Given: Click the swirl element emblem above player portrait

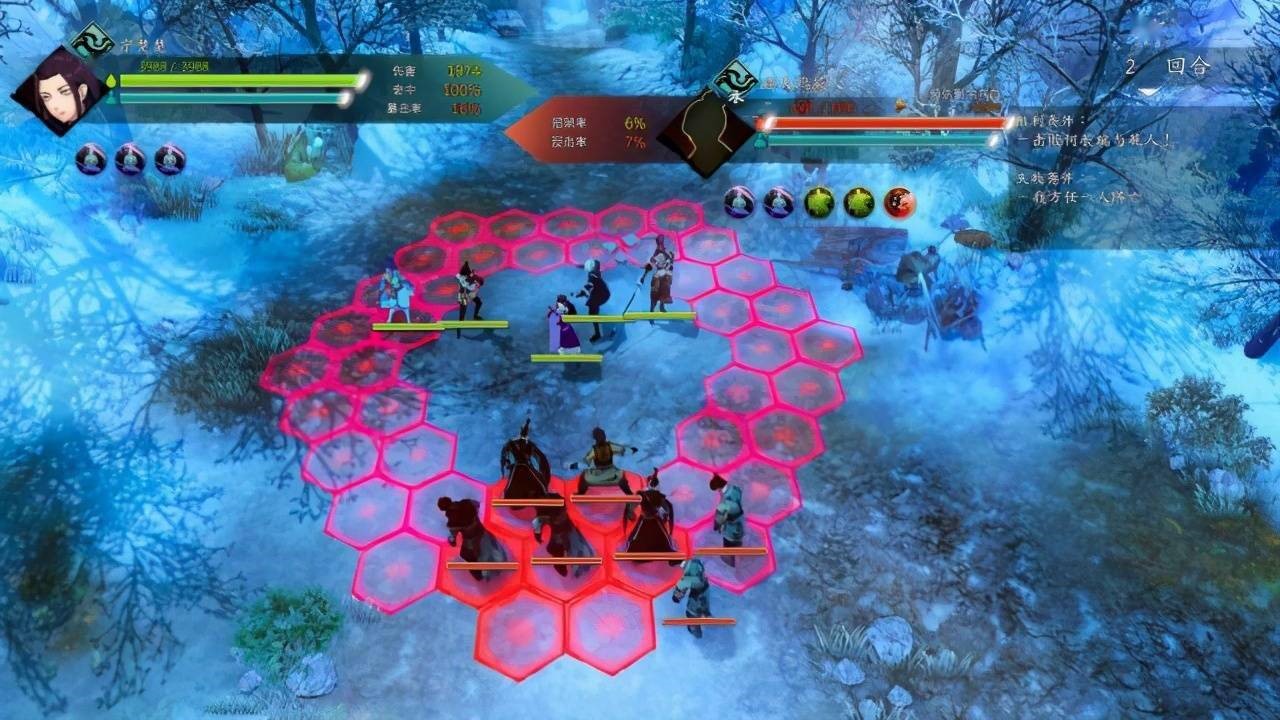Looking at the screenshot, I should coord(91,42).
